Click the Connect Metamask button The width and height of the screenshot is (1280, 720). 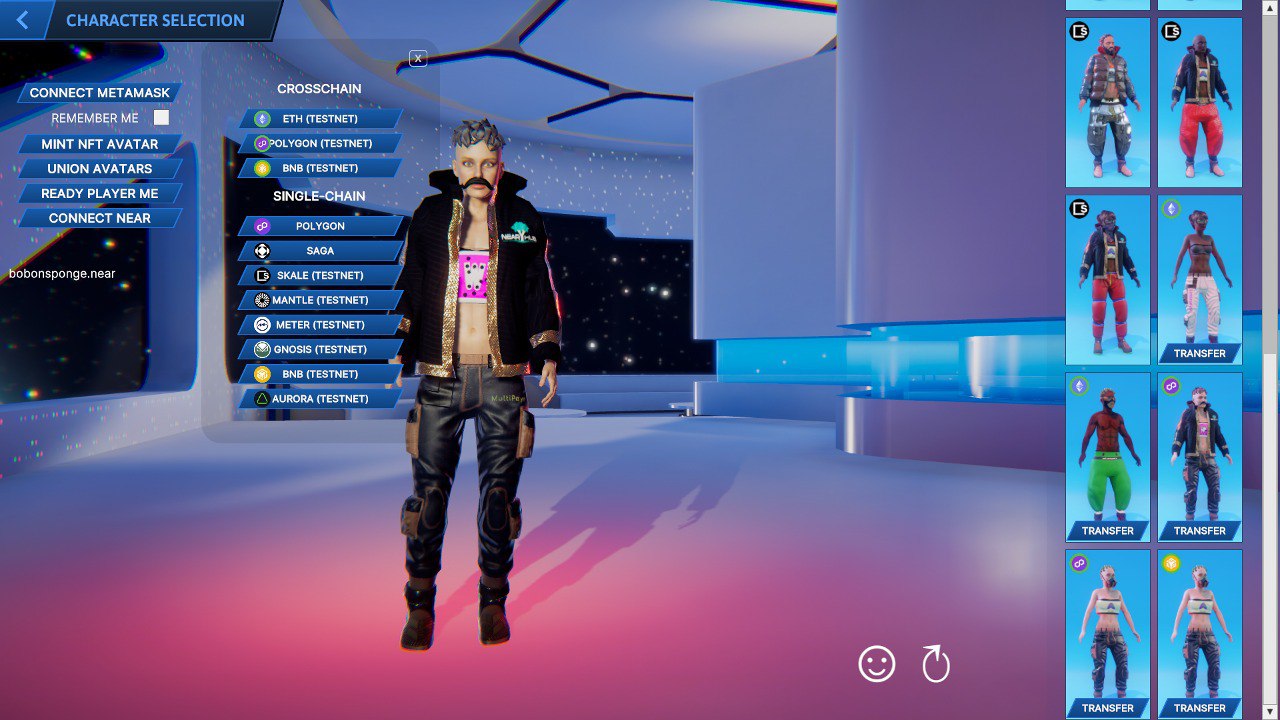click(98, 92)
